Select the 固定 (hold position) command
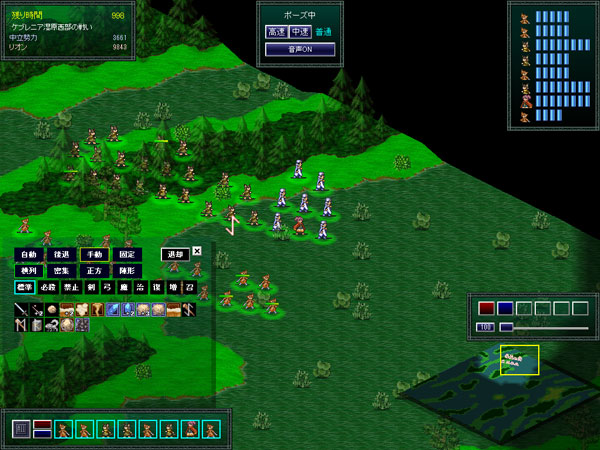This screenshot has width=600, height=450. (x=125, y=255)
